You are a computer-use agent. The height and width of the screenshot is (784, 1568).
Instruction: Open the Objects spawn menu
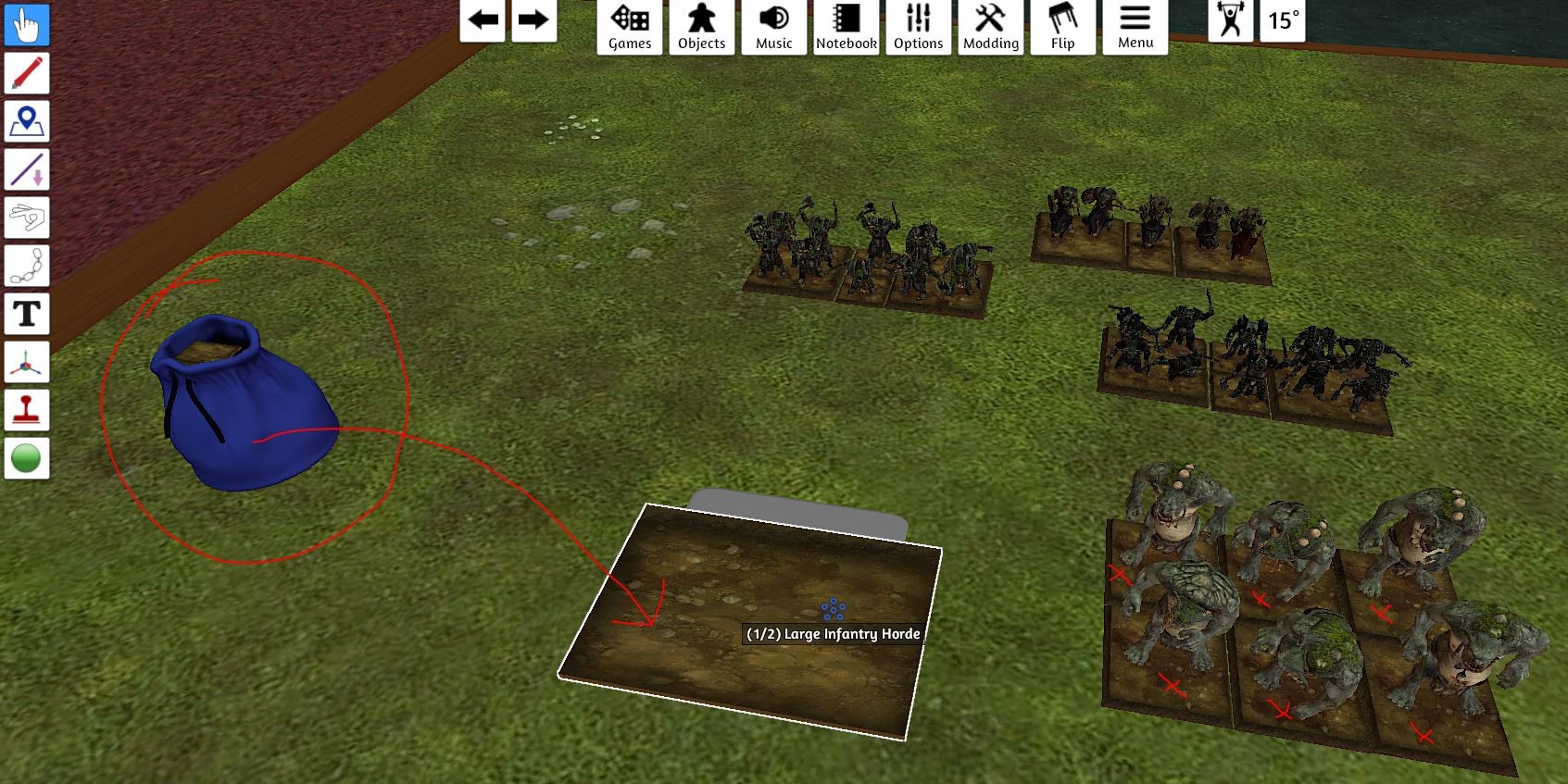701,25
